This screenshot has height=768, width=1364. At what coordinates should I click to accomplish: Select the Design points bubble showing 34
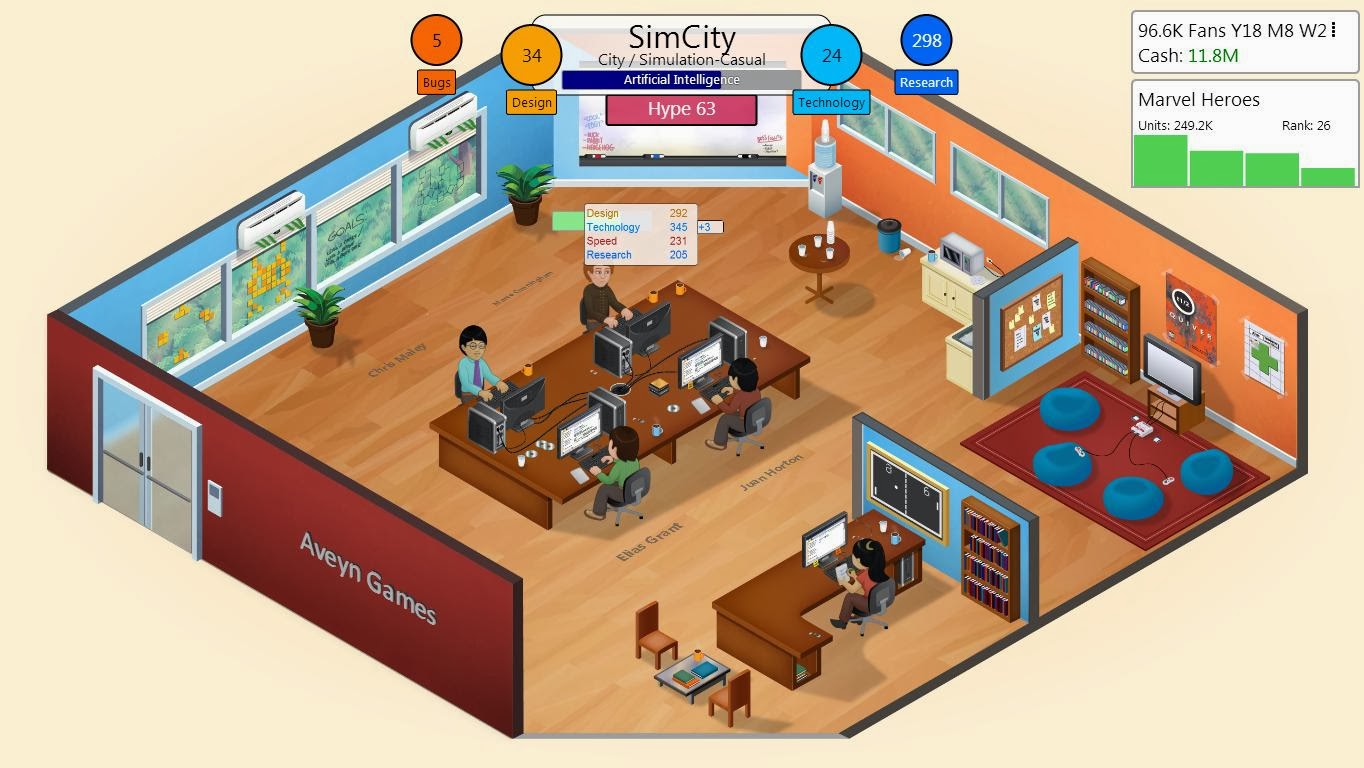(531, 57)
